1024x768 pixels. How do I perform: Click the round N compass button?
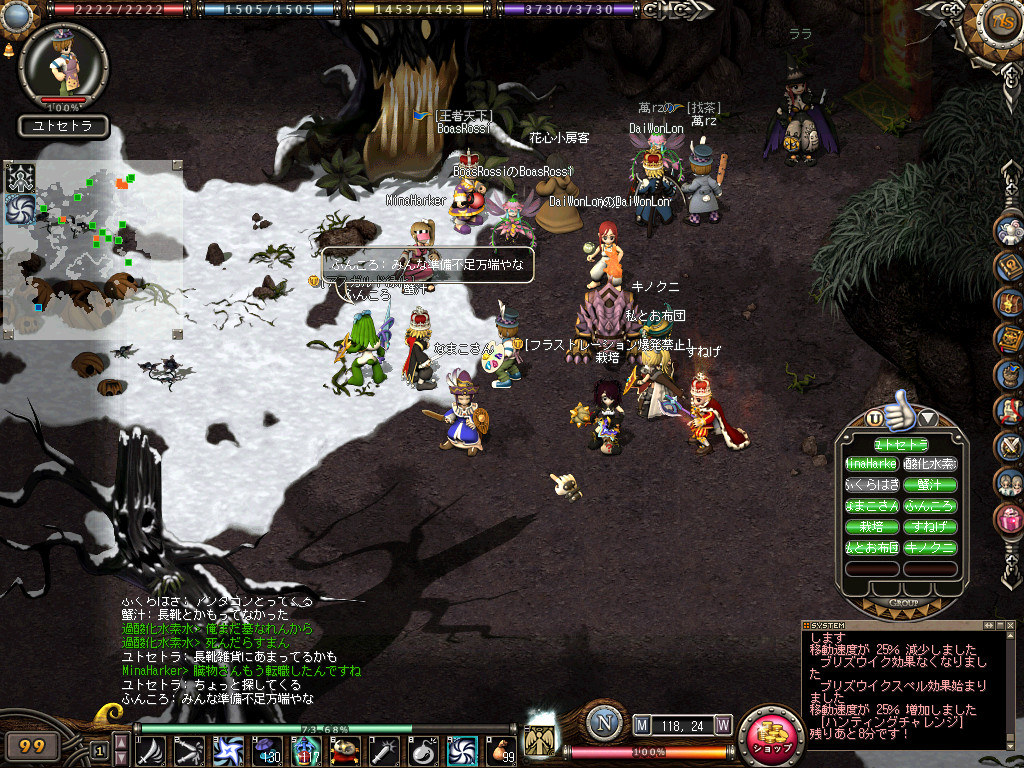(x=604, y=724)
